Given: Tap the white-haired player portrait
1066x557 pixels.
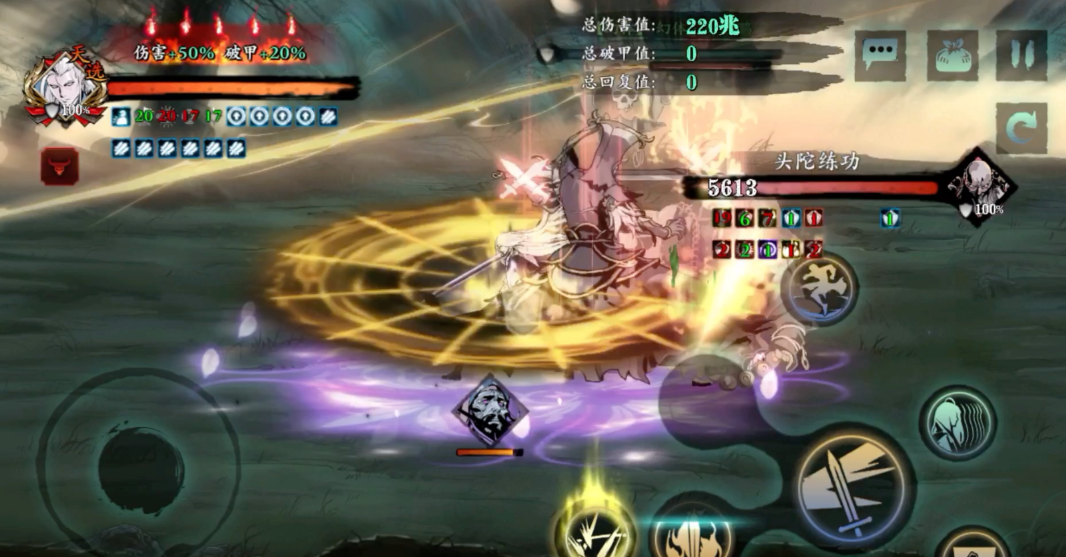Looking at the screenshot, I should 67,90.
